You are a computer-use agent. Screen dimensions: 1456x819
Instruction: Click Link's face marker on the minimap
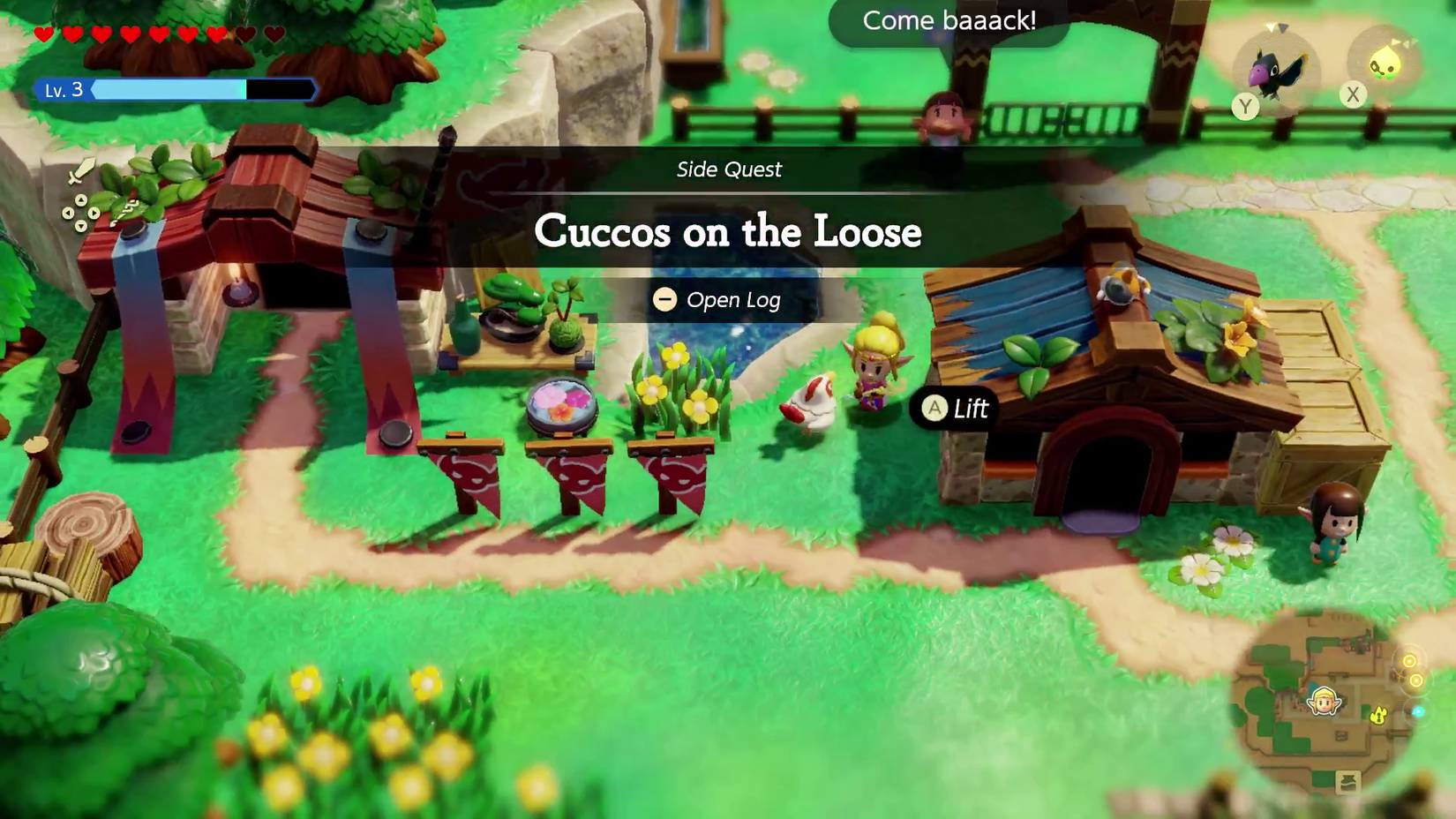coord(1325,703)
